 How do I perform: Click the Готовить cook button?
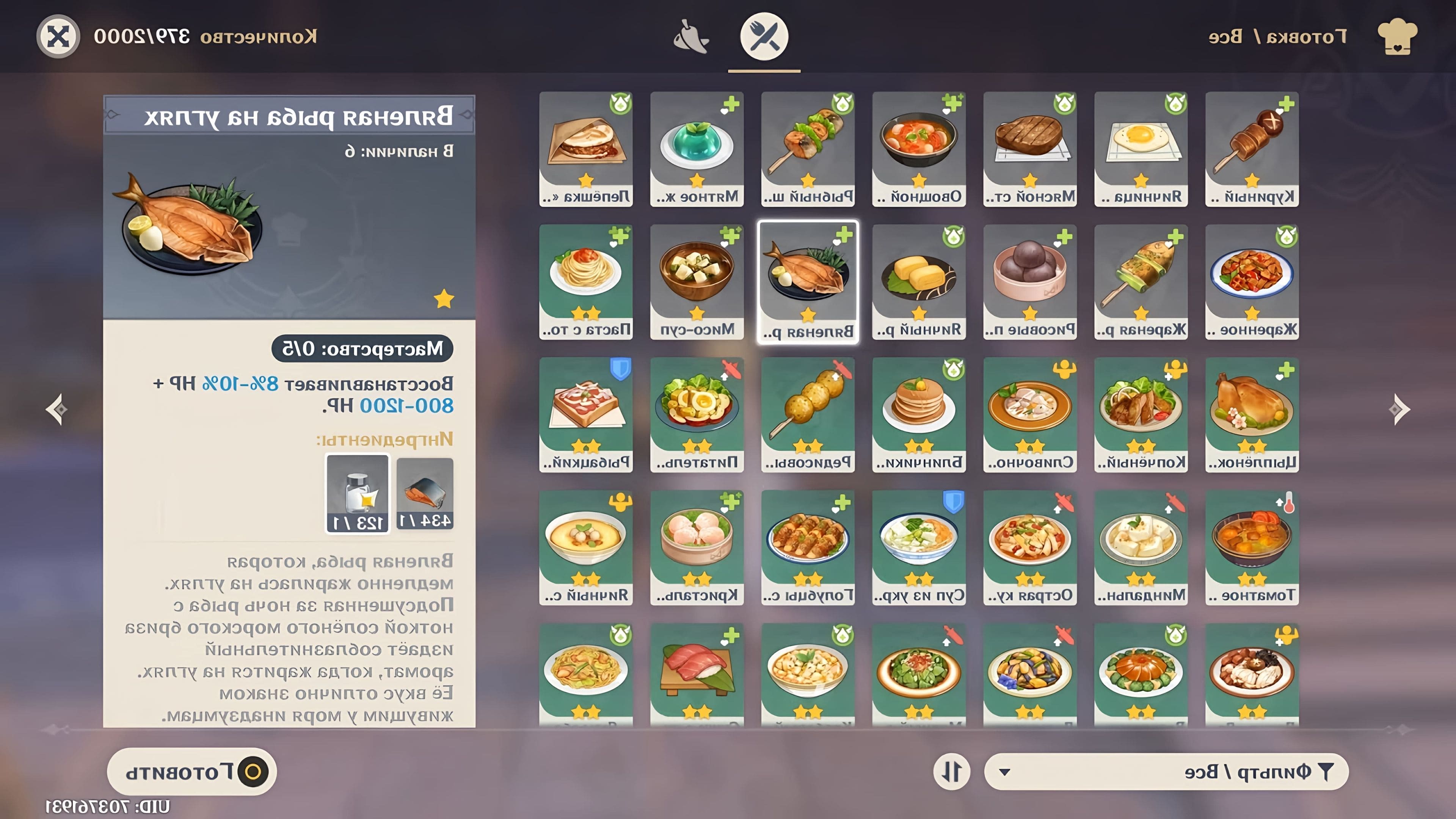tap(191, 772)
